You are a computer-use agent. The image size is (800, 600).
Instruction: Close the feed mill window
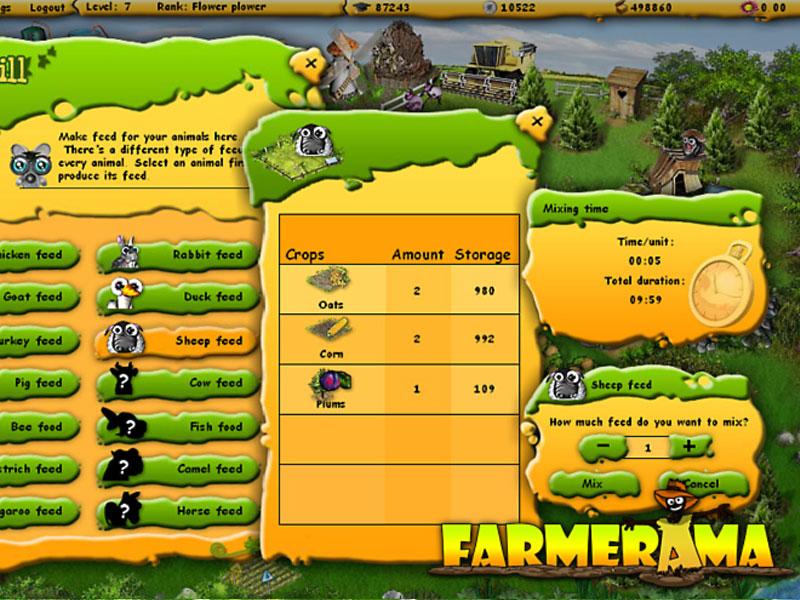(311, 64)
